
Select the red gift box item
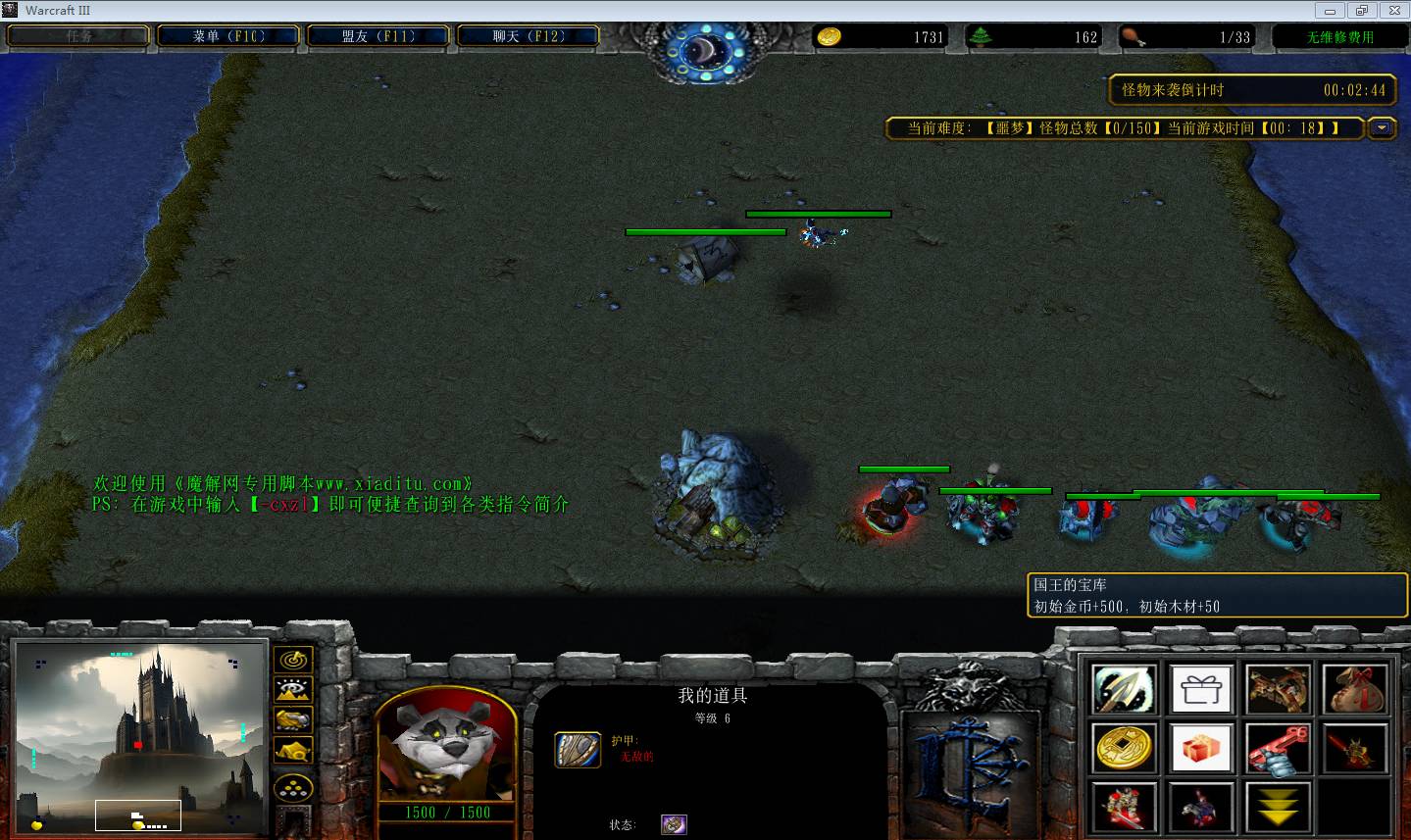pyautogui.click(x=1201, y=749)
